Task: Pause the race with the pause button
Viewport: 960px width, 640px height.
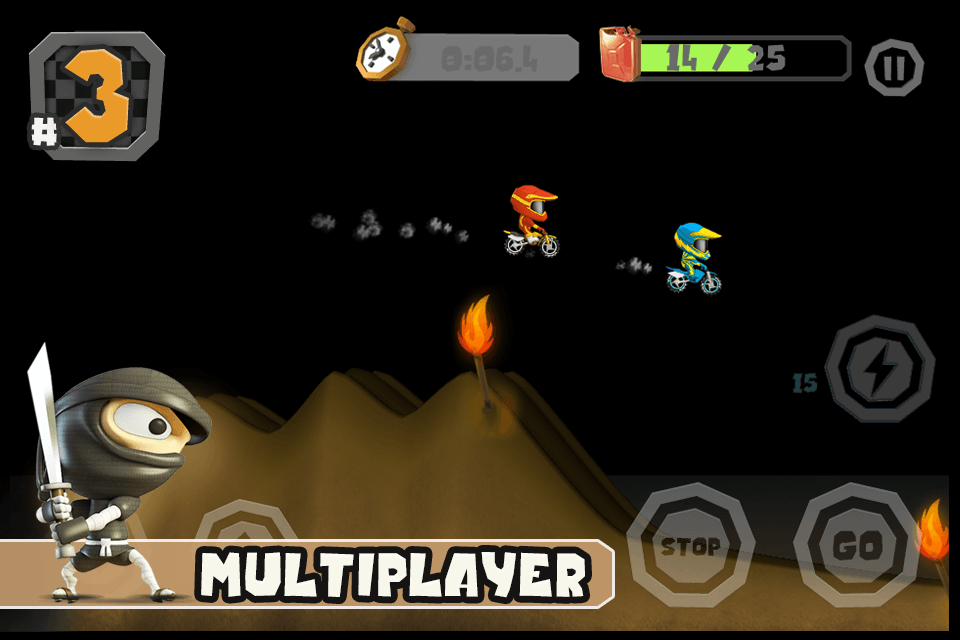Action: [894, 68]
